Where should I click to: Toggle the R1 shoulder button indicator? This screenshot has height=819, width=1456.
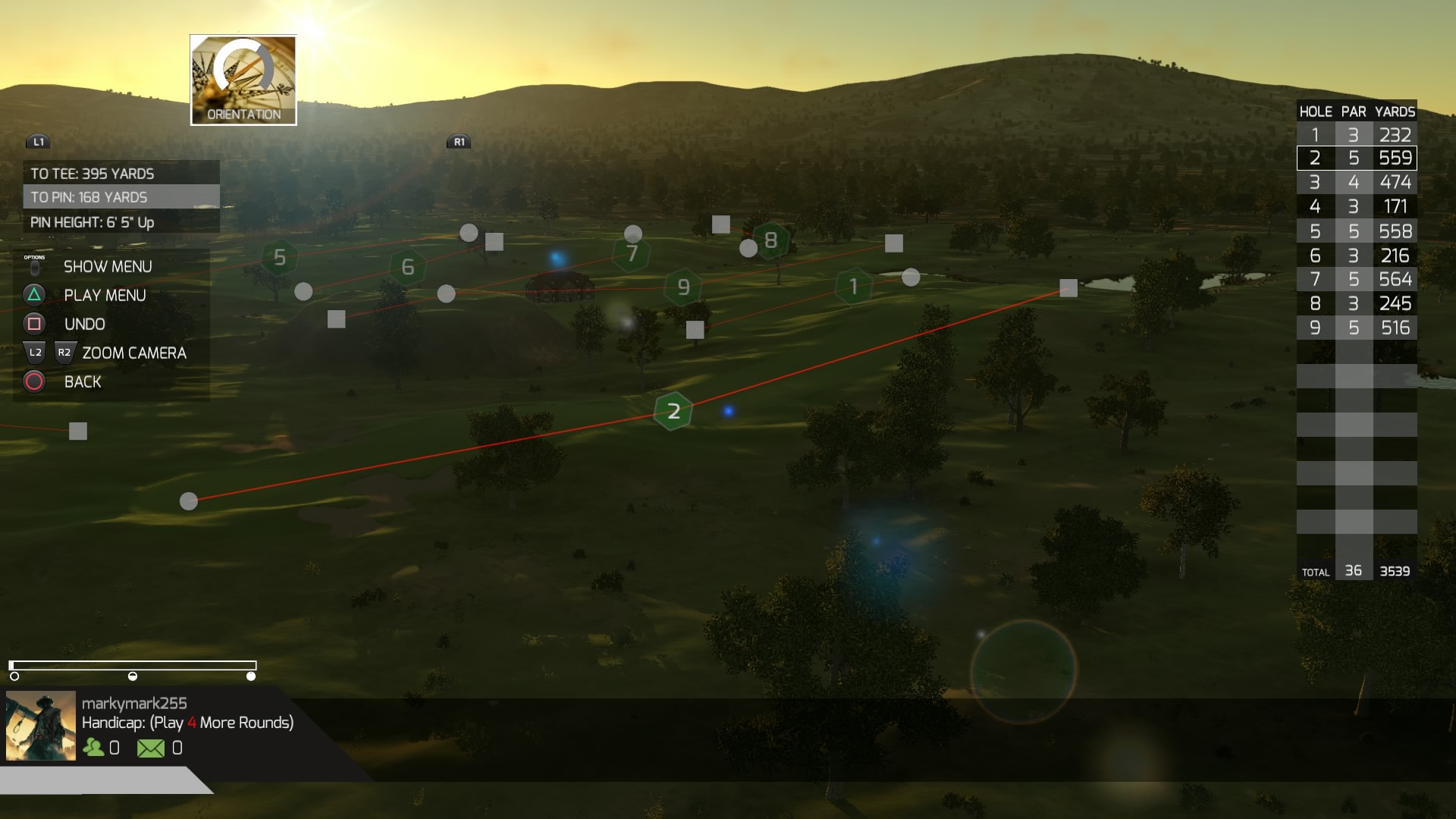click(x=459, y=140)
